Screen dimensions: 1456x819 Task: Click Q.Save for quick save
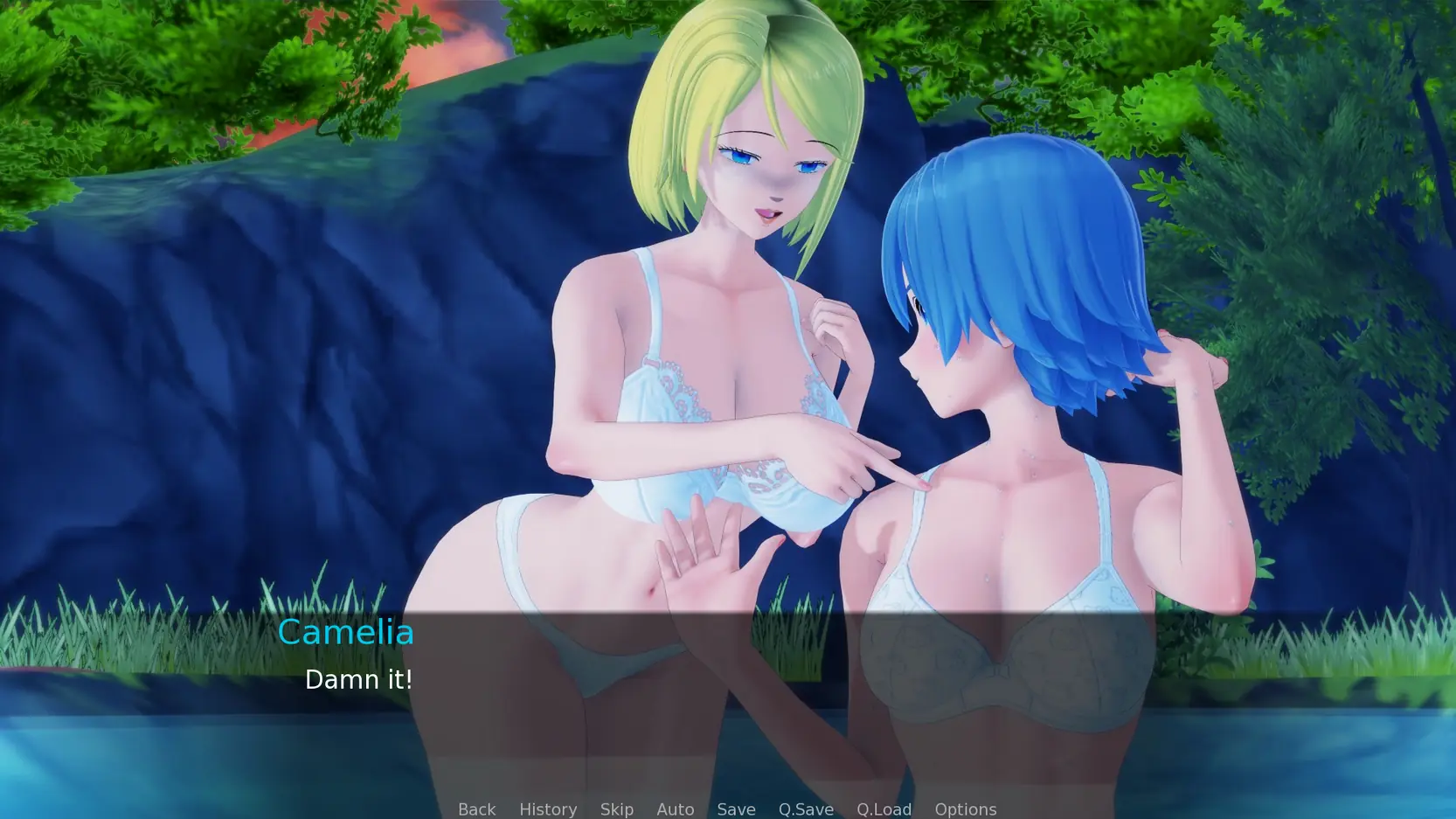coord(806,809)
